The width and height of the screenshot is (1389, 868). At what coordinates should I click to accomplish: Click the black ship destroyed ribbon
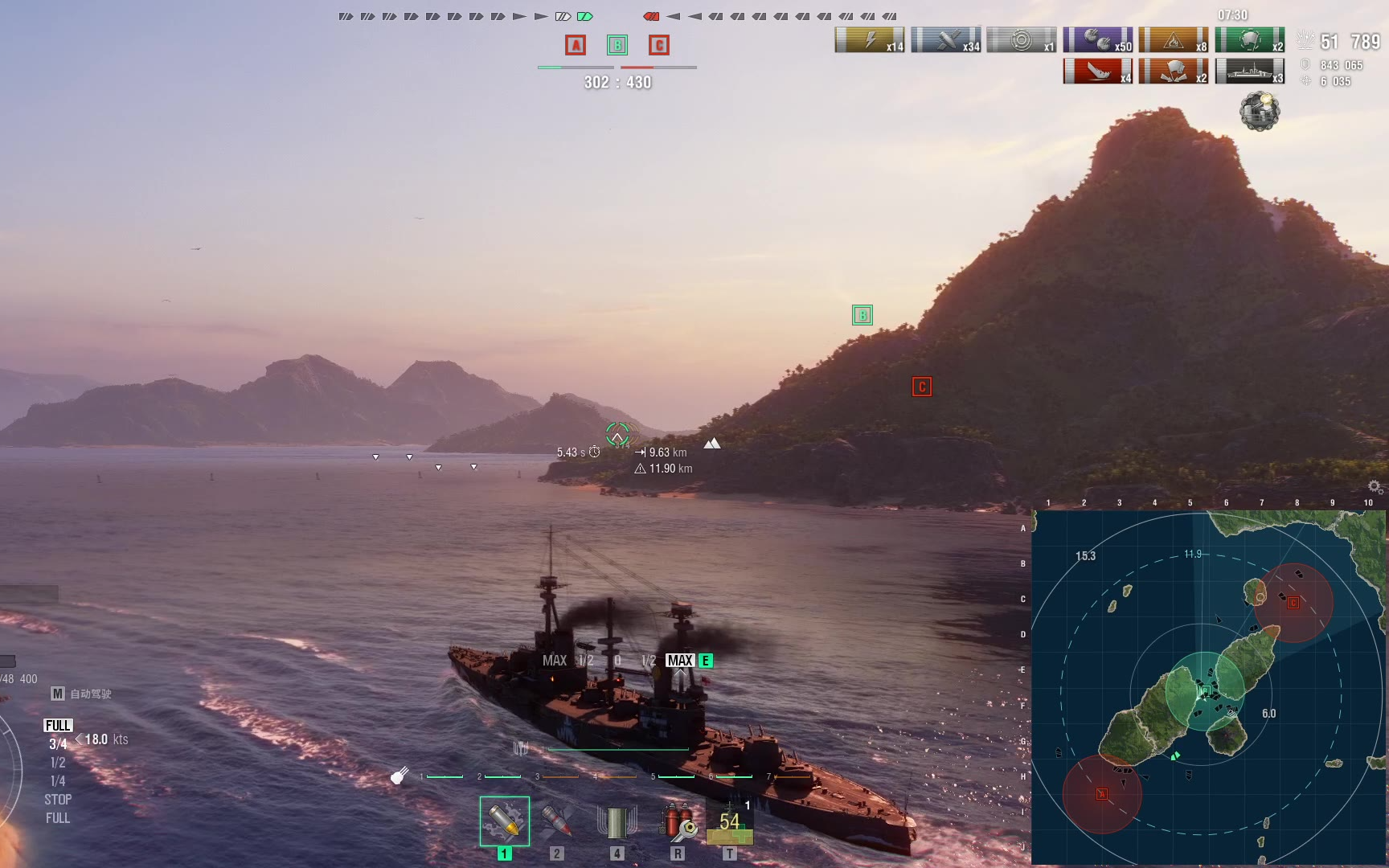click(x=1249, y=72)
